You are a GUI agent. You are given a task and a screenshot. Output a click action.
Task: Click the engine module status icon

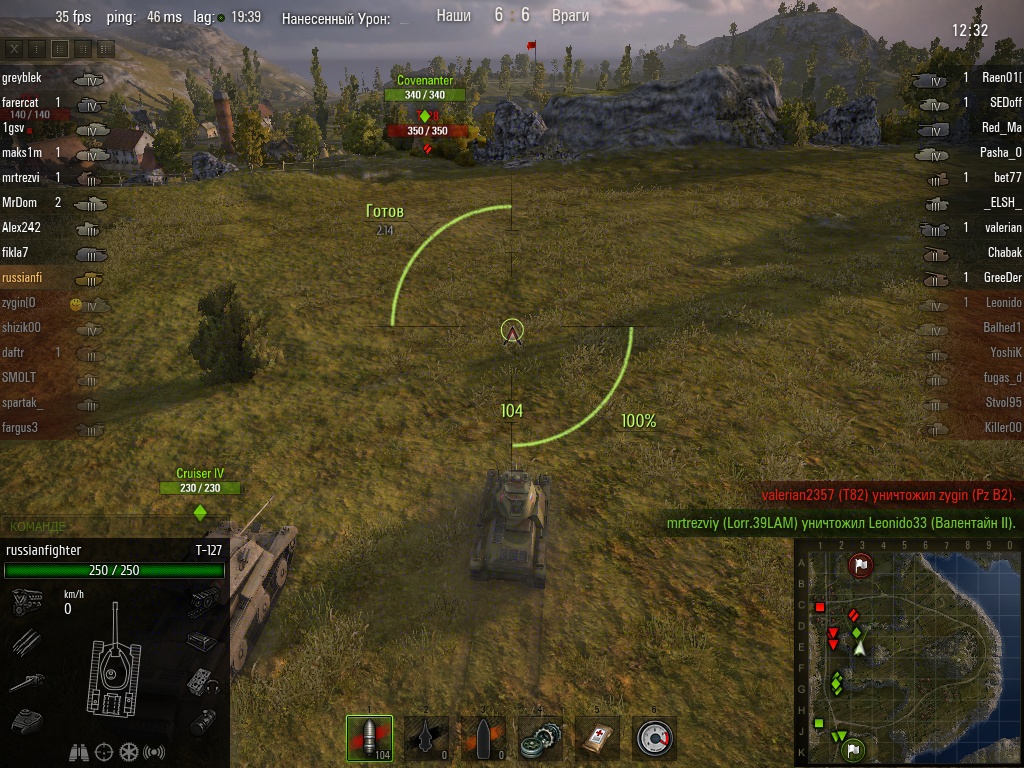click(x=25, y=602)
